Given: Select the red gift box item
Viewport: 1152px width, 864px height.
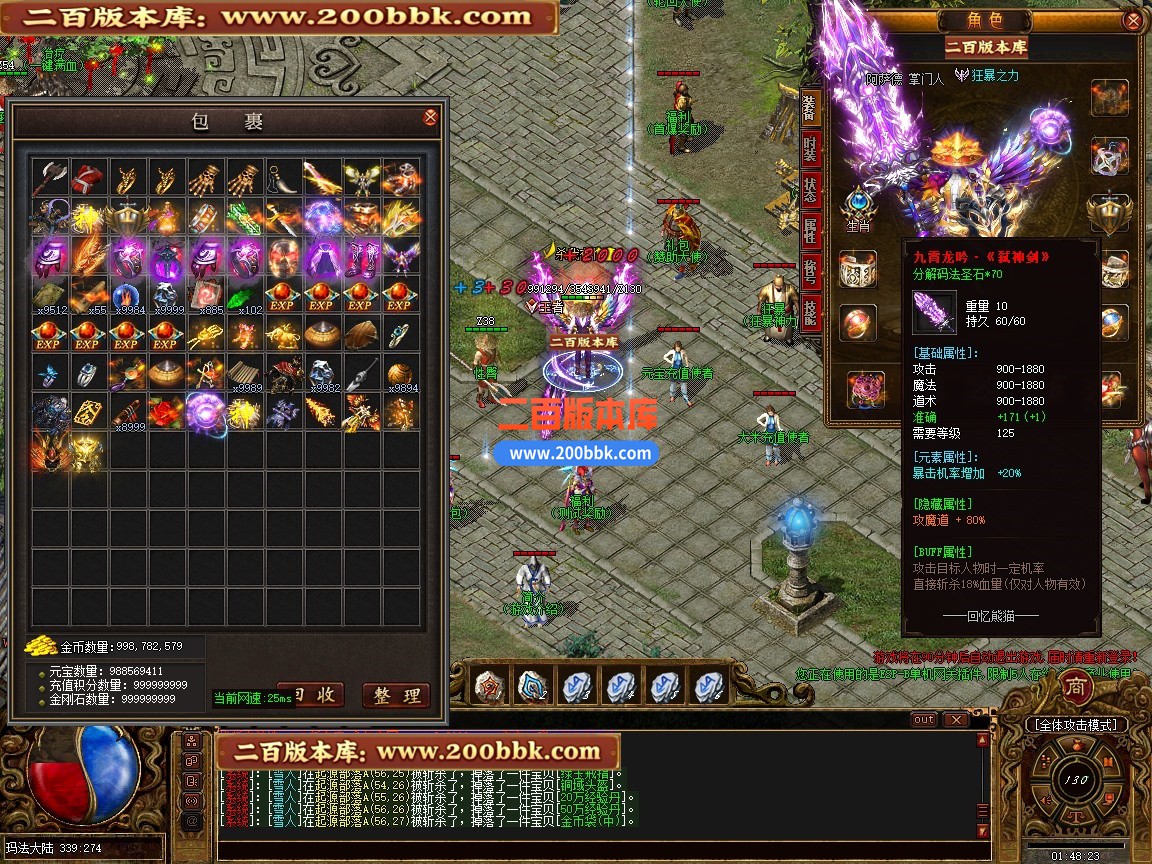Looking at the screenshot, I should 88,179.
